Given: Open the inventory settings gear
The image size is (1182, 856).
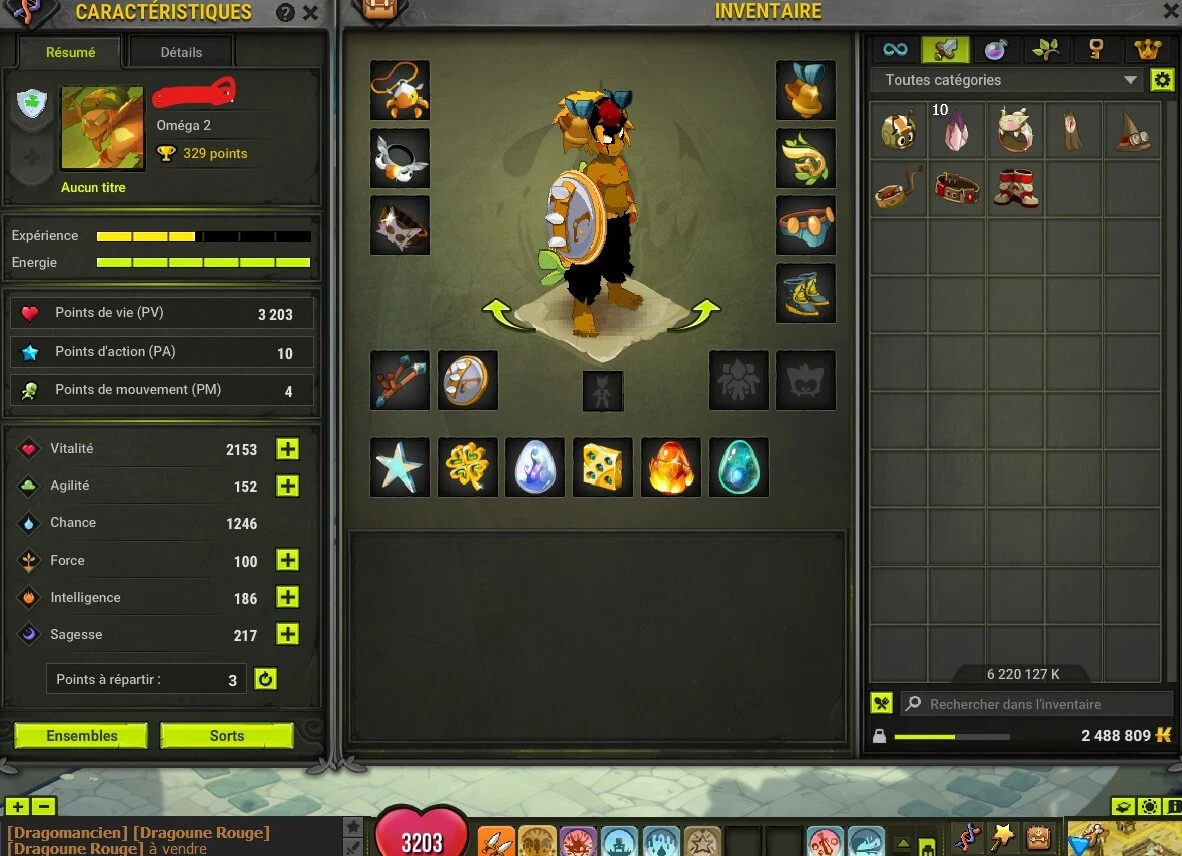Looking at the screenshot, I should [x=1162, y=80].
